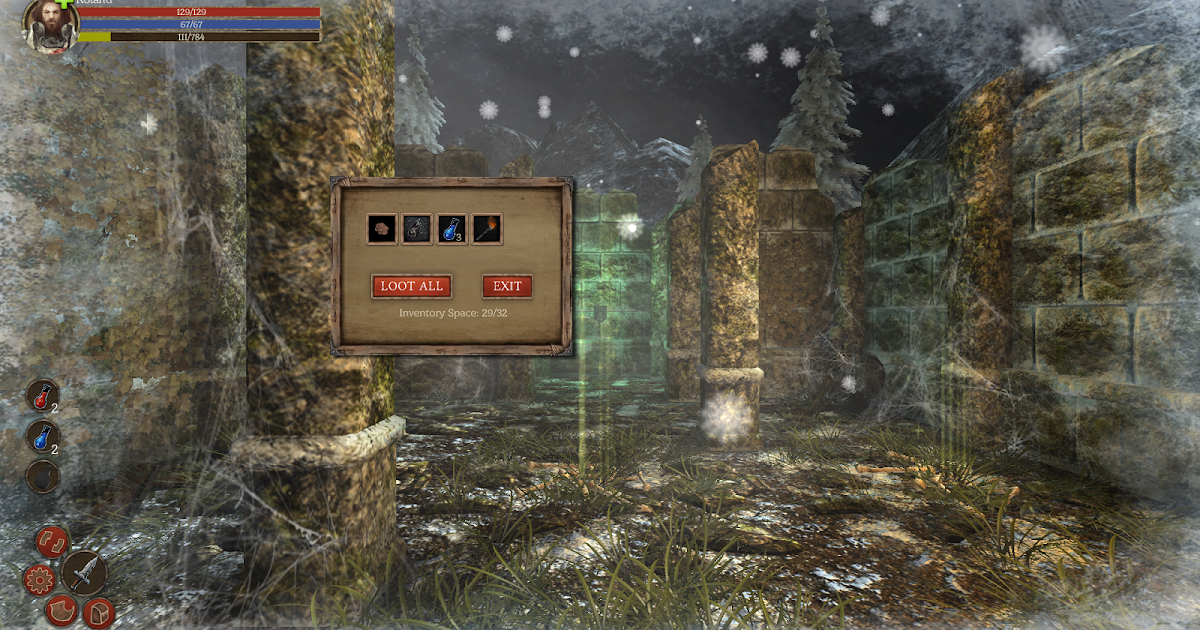Use the blue mana potion quickslot
The height and width of the screenshot is (630, 1200).
coord(42,437)
